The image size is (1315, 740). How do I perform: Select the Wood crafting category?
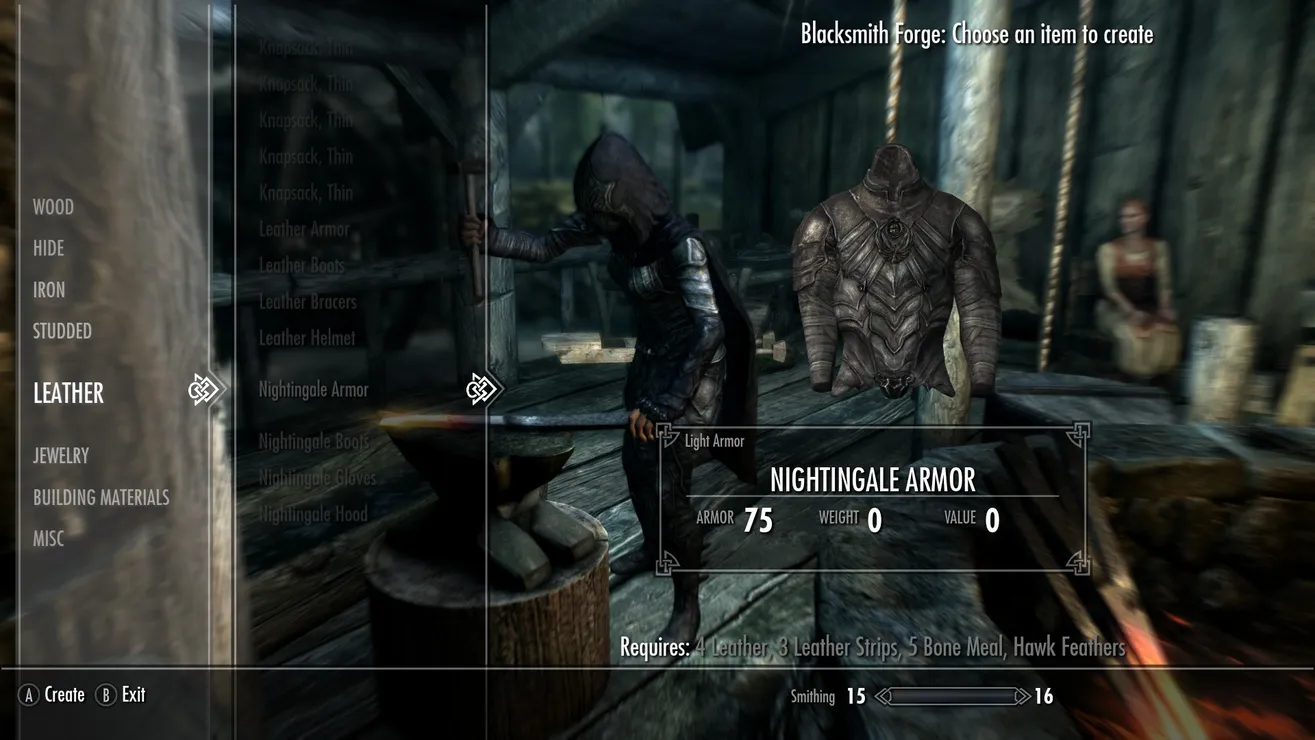[53, 207]
